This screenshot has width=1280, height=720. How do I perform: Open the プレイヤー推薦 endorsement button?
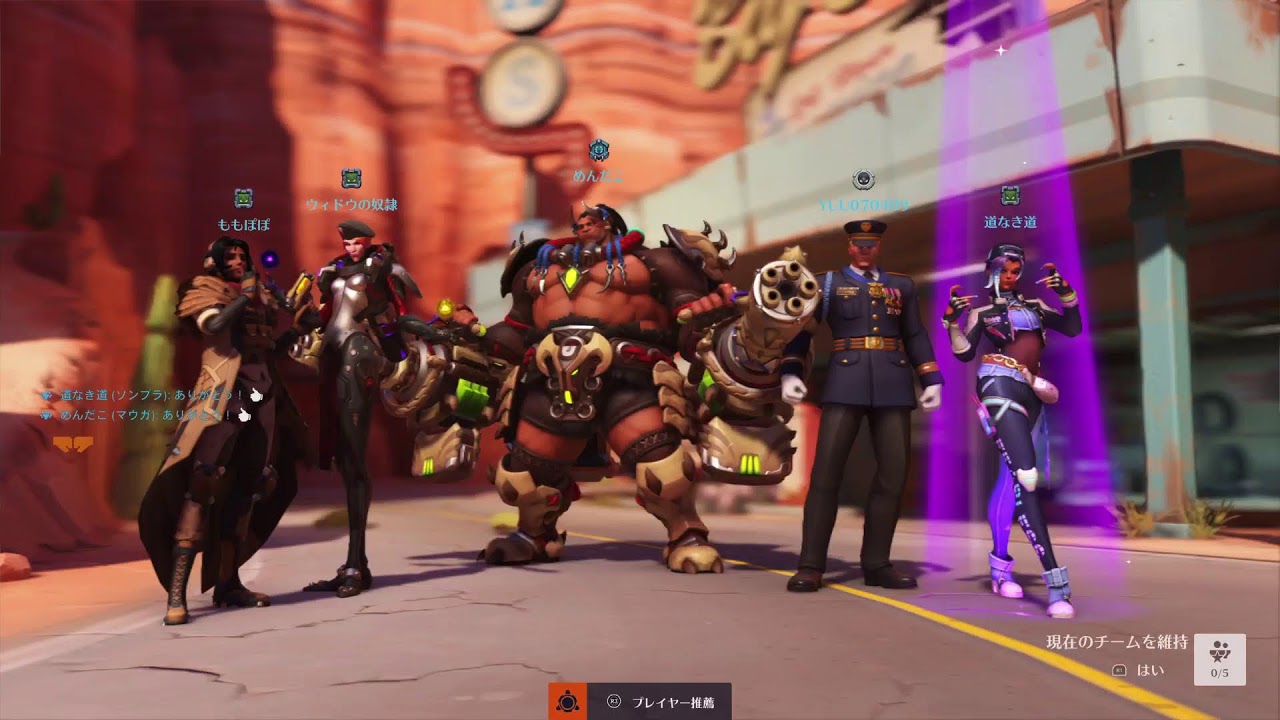658,702
